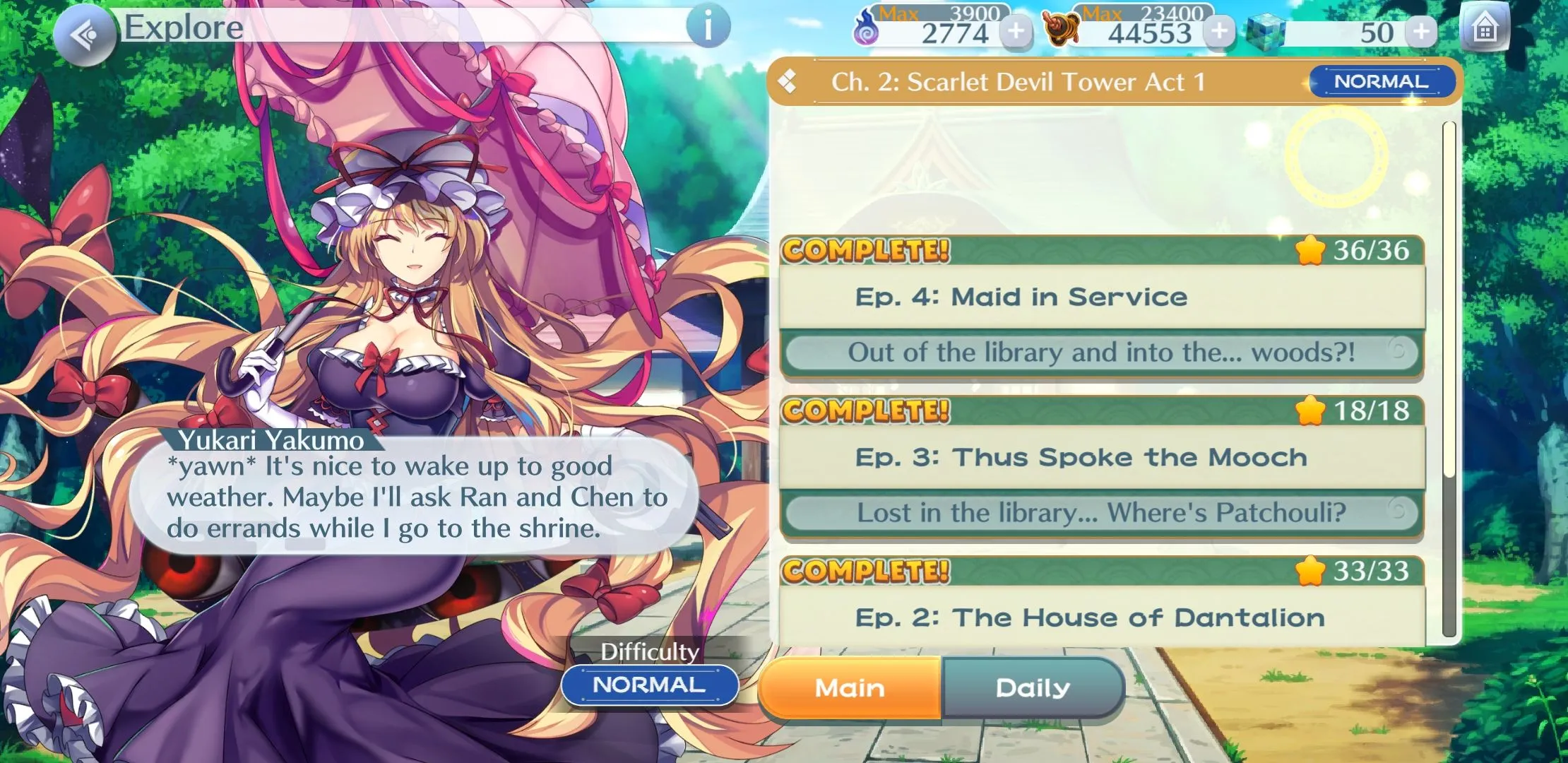Screen dimensions: 1568x763
Task: Toggle the Difficulty NORMAL button
Action: point(649,685)
